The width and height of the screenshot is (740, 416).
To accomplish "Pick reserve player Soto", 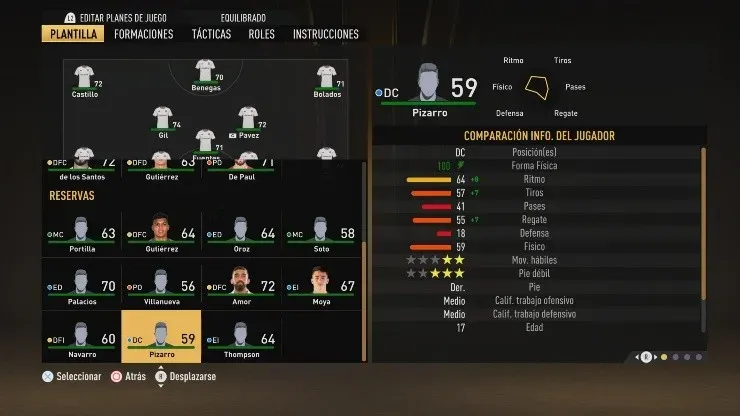I will pos(320,233).
